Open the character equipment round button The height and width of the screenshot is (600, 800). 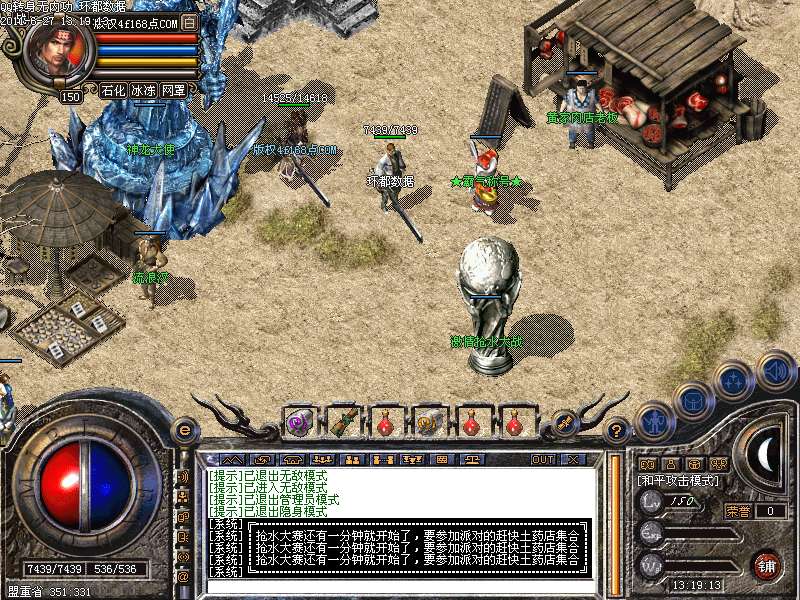(x=654, y=421)
